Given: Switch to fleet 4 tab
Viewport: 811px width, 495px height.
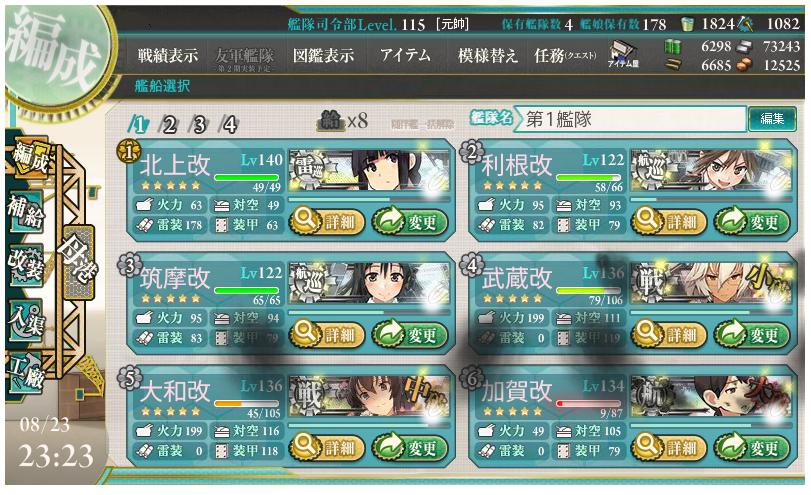Looking at the screenshot, I should tap(229, 125).
